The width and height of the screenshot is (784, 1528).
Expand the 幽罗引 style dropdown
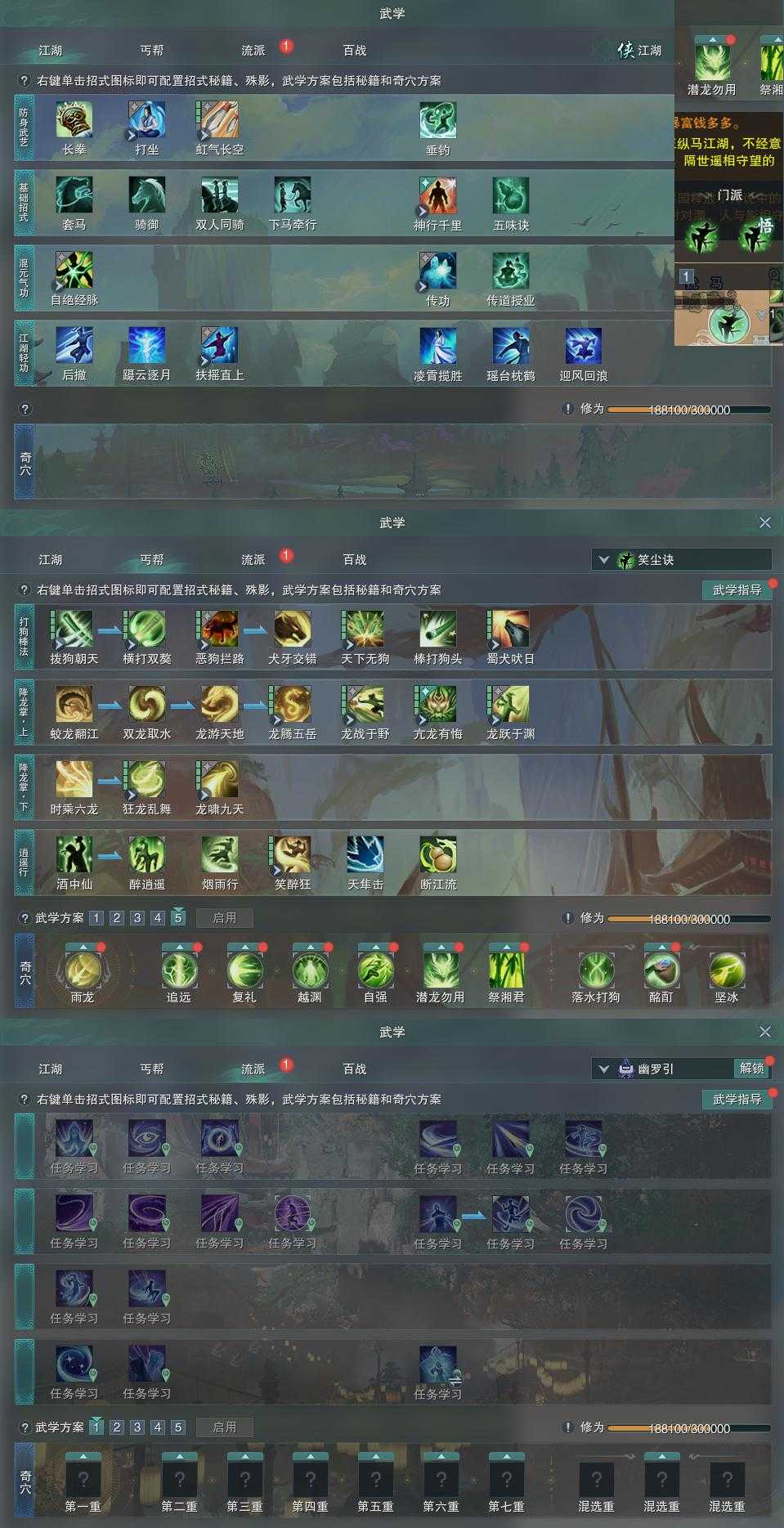coord(604,1069)
